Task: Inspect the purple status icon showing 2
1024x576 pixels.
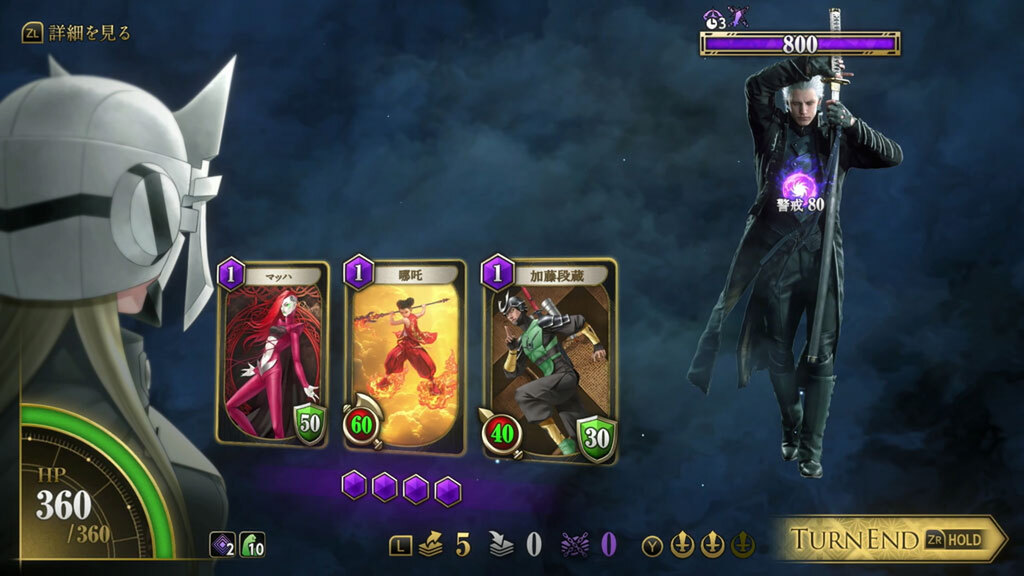Action: (222, 545)
